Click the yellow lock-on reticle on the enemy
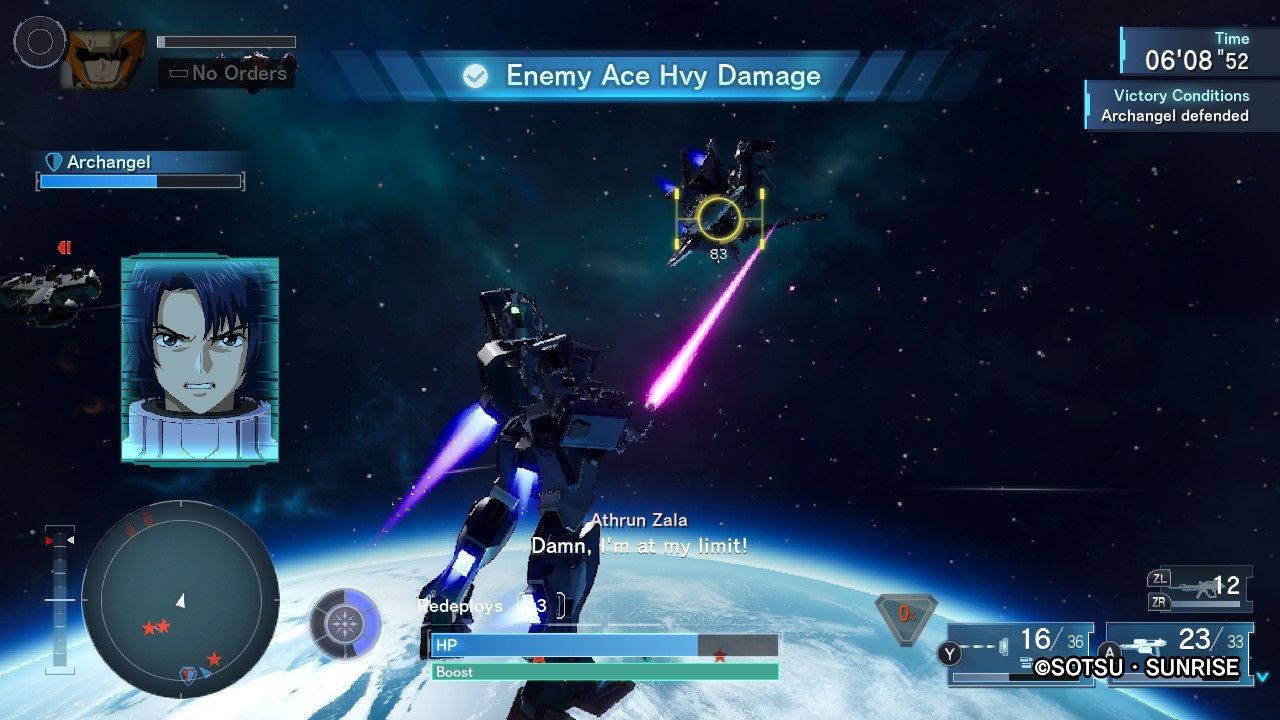The image size is (1280, 720). pyautogui.click(x=719, y=218)
